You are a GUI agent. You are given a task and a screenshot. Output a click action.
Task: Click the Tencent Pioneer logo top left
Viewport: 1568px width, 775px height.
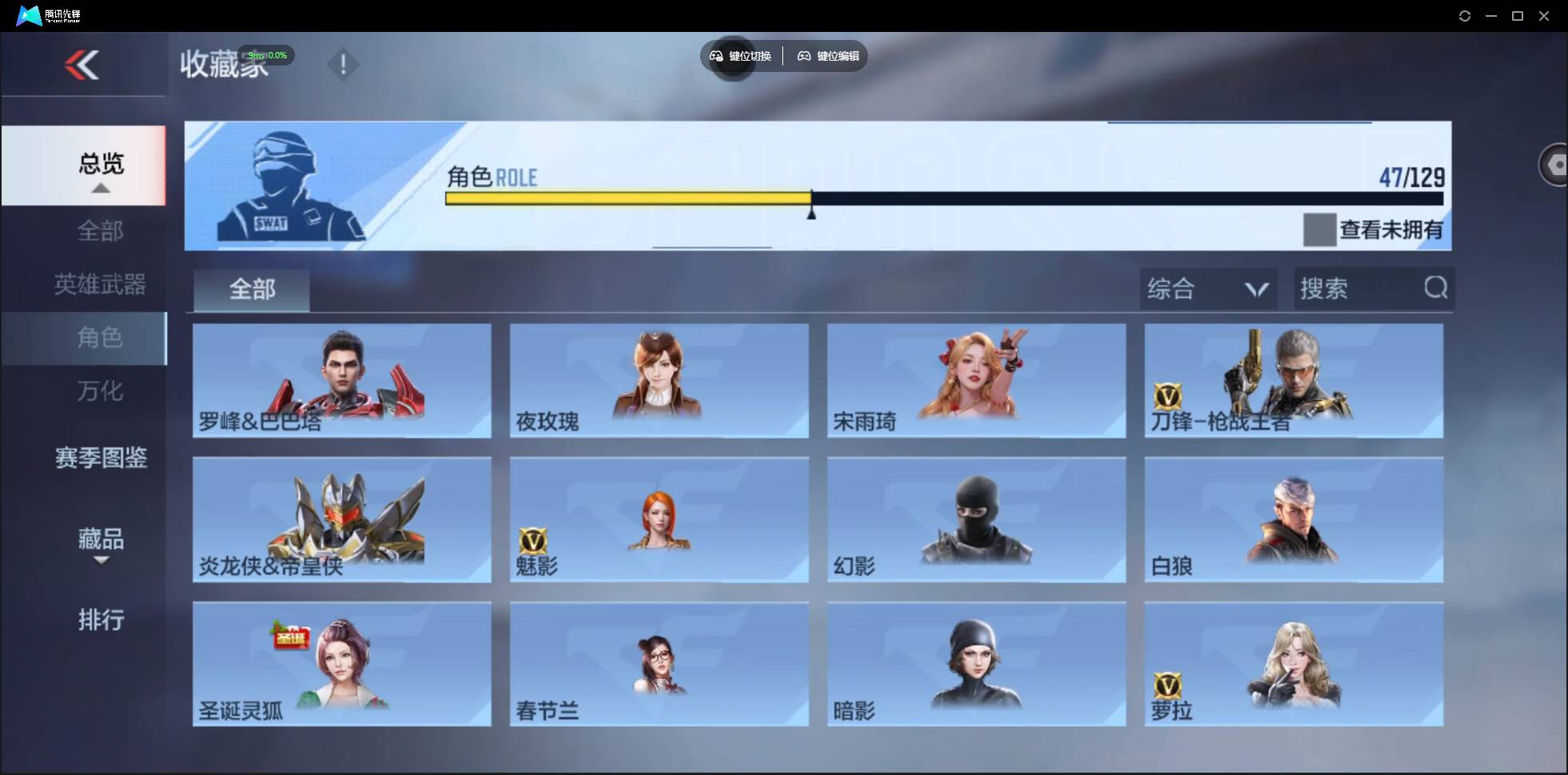[x=30, y=15]
